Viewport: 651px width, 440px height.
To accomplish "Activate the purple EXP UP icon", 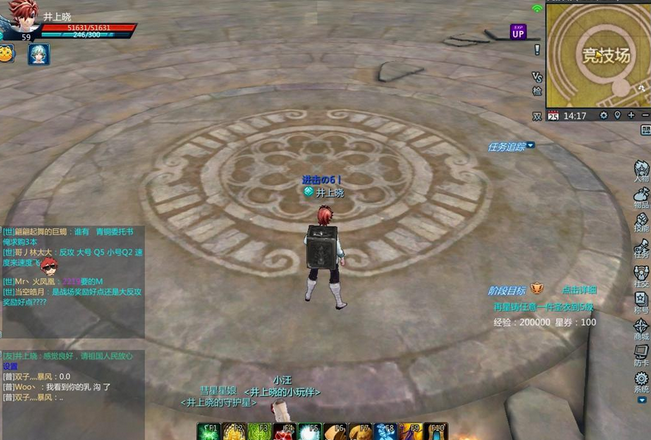I will click(518, 32).
